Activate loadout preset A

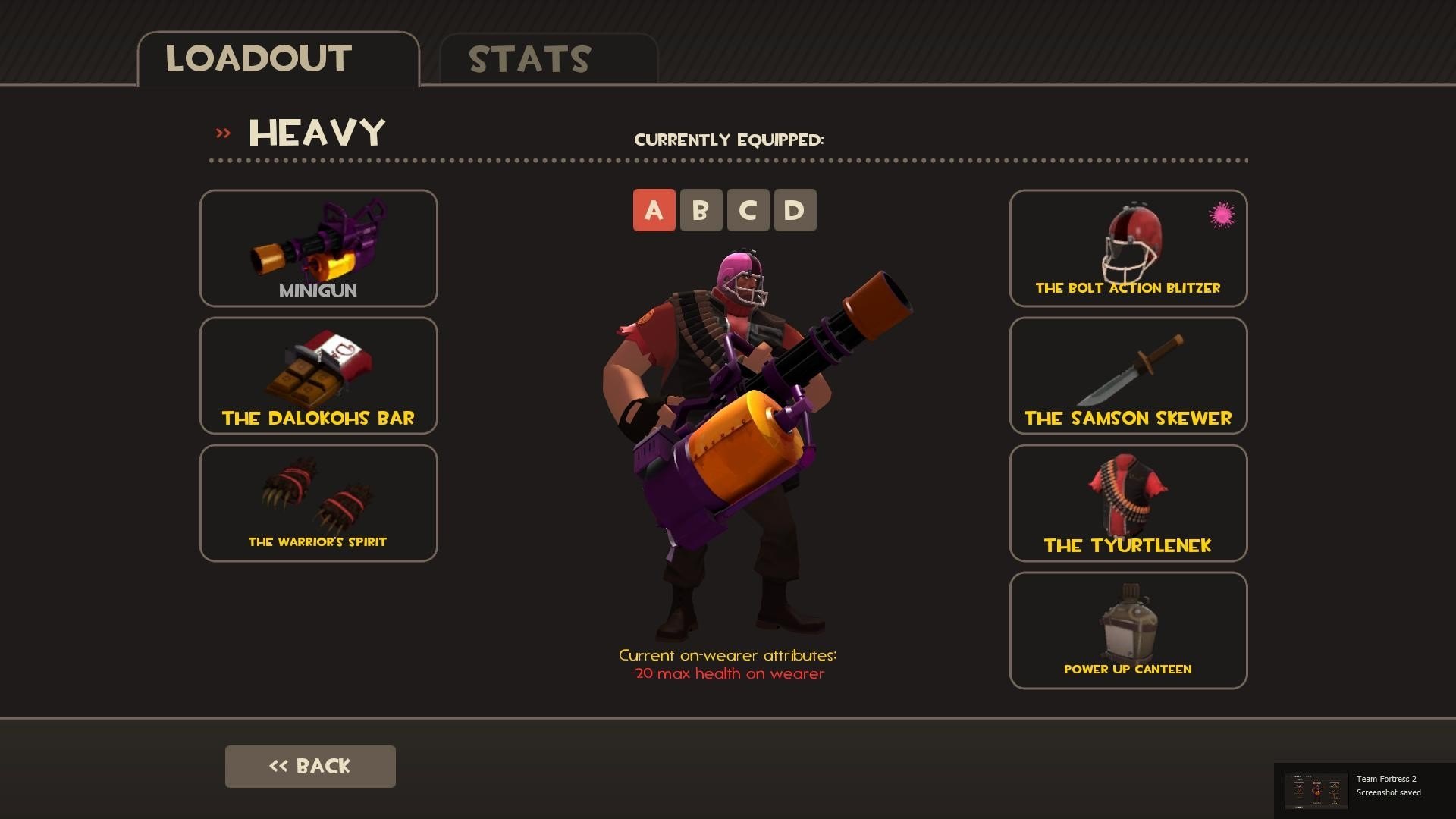pos(654,210)
